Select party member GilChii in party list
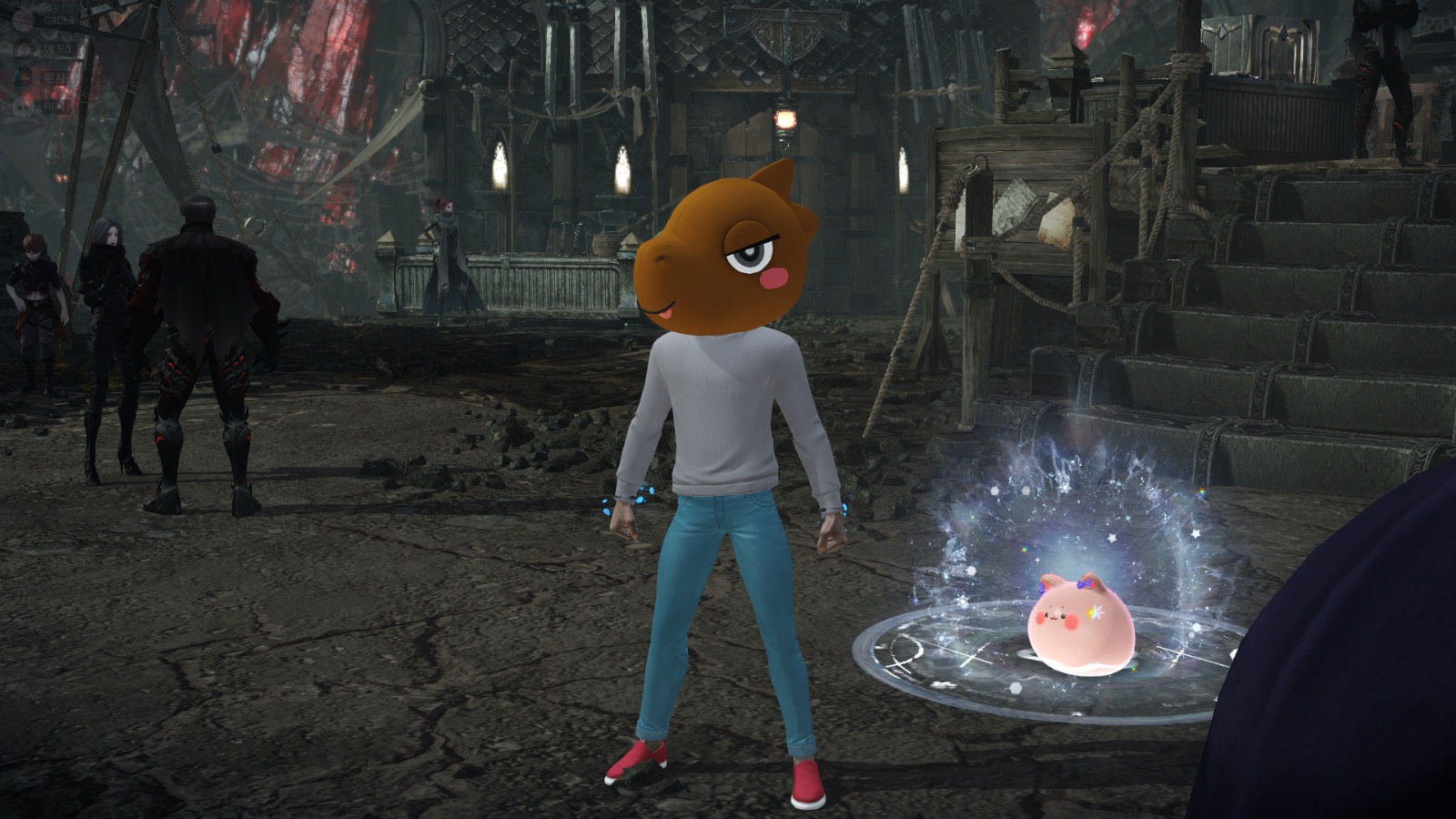The height and width of the screenshot is (819, 1456). tap(56, 20)
